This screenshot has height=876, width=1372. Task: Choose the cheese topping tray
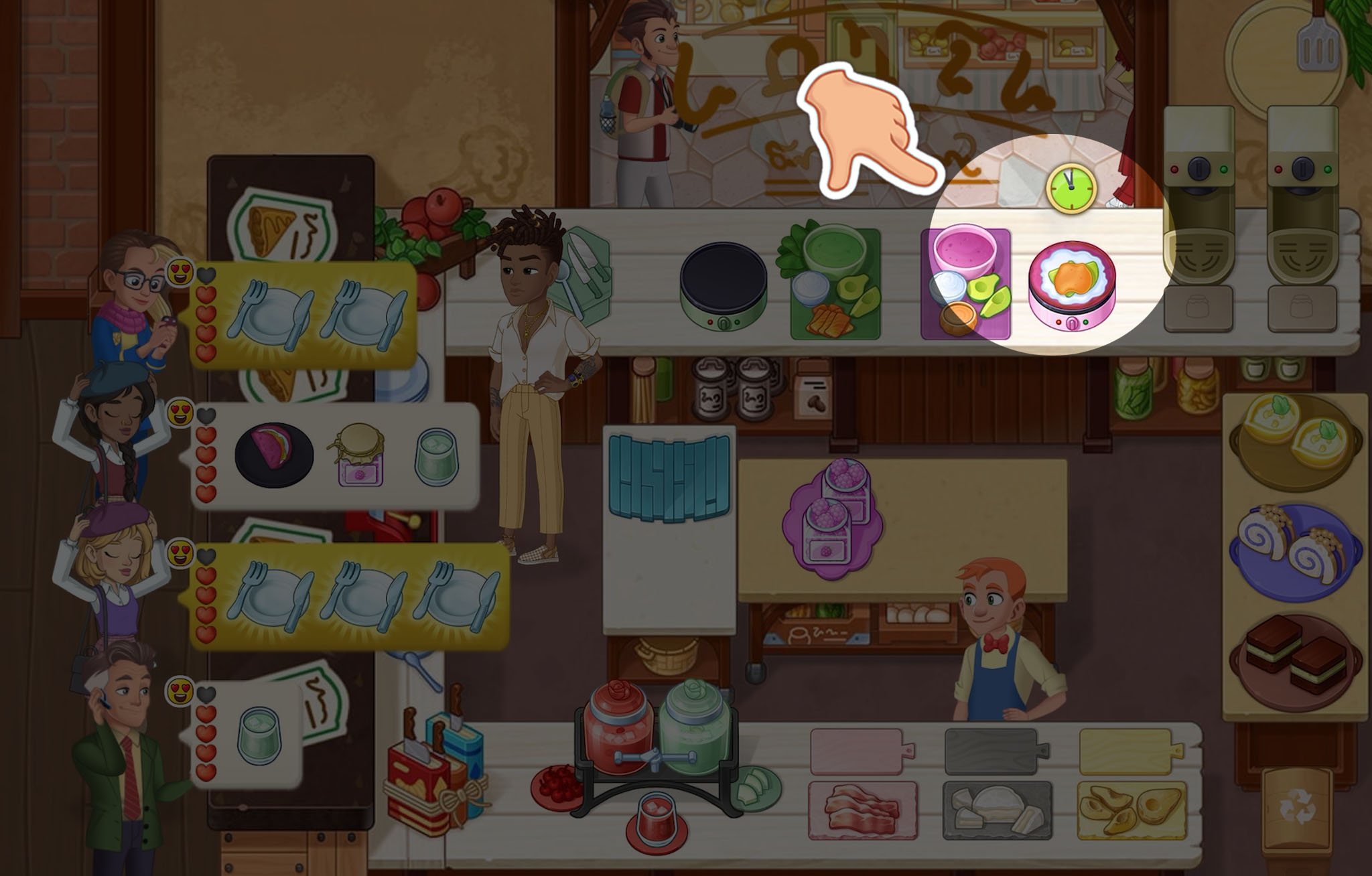point(996,809)
